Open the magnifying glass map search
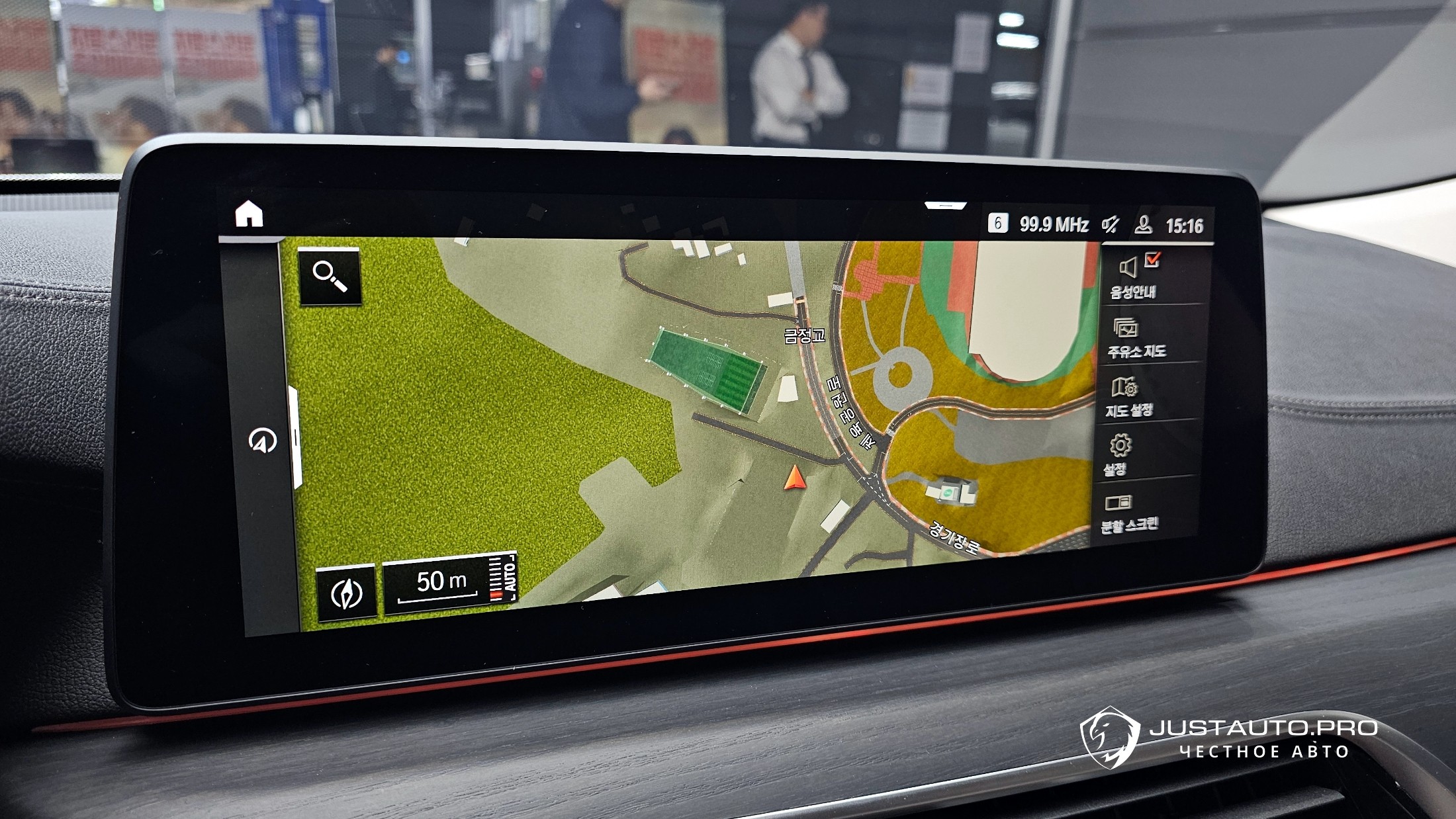This screenshot has width=1456, height=819. [x=330, y=276]
